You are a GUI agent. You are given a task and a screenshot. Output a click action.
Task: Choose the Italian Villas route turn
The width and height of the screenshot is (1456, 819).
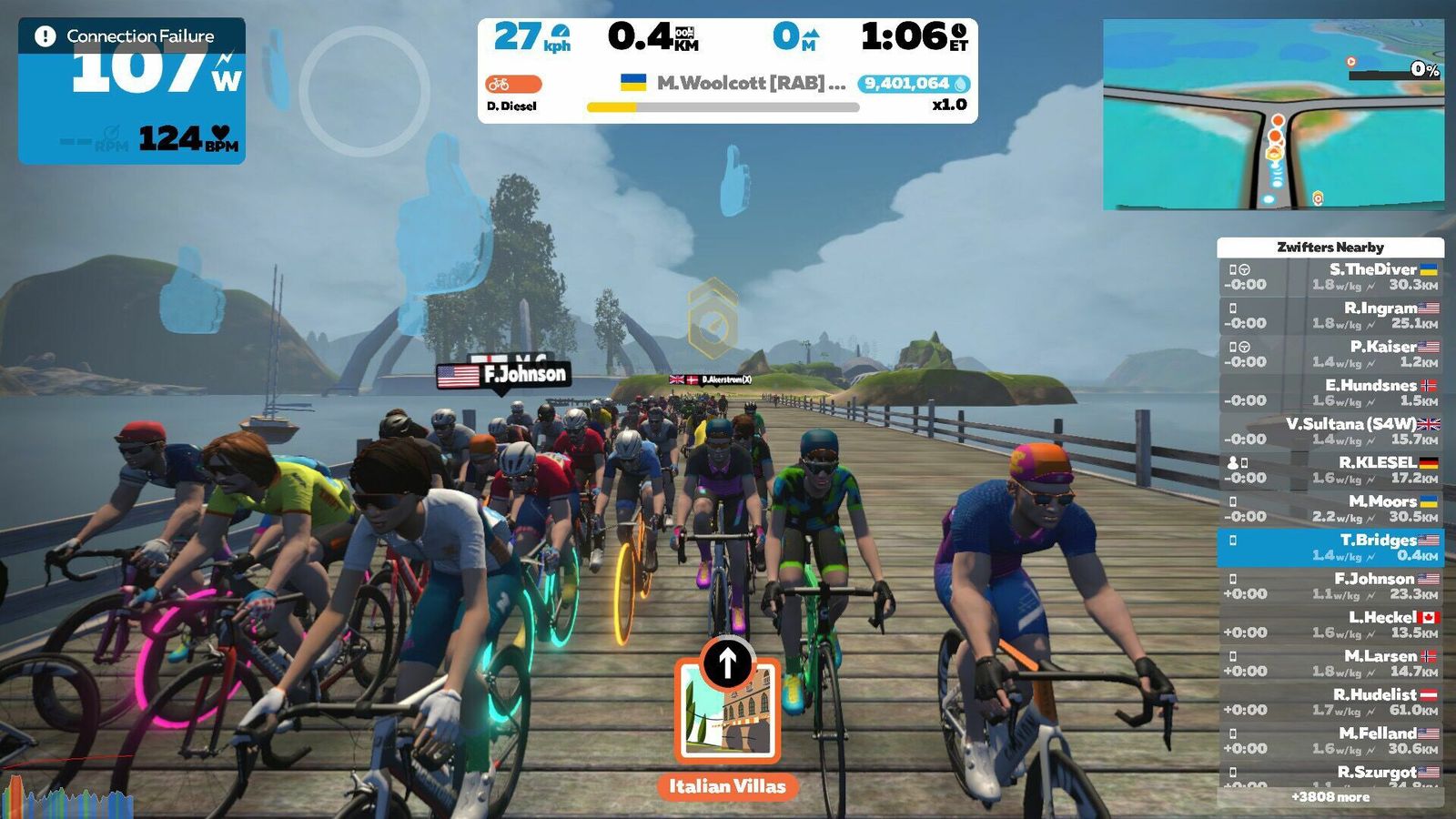click(x=727, y=718)
